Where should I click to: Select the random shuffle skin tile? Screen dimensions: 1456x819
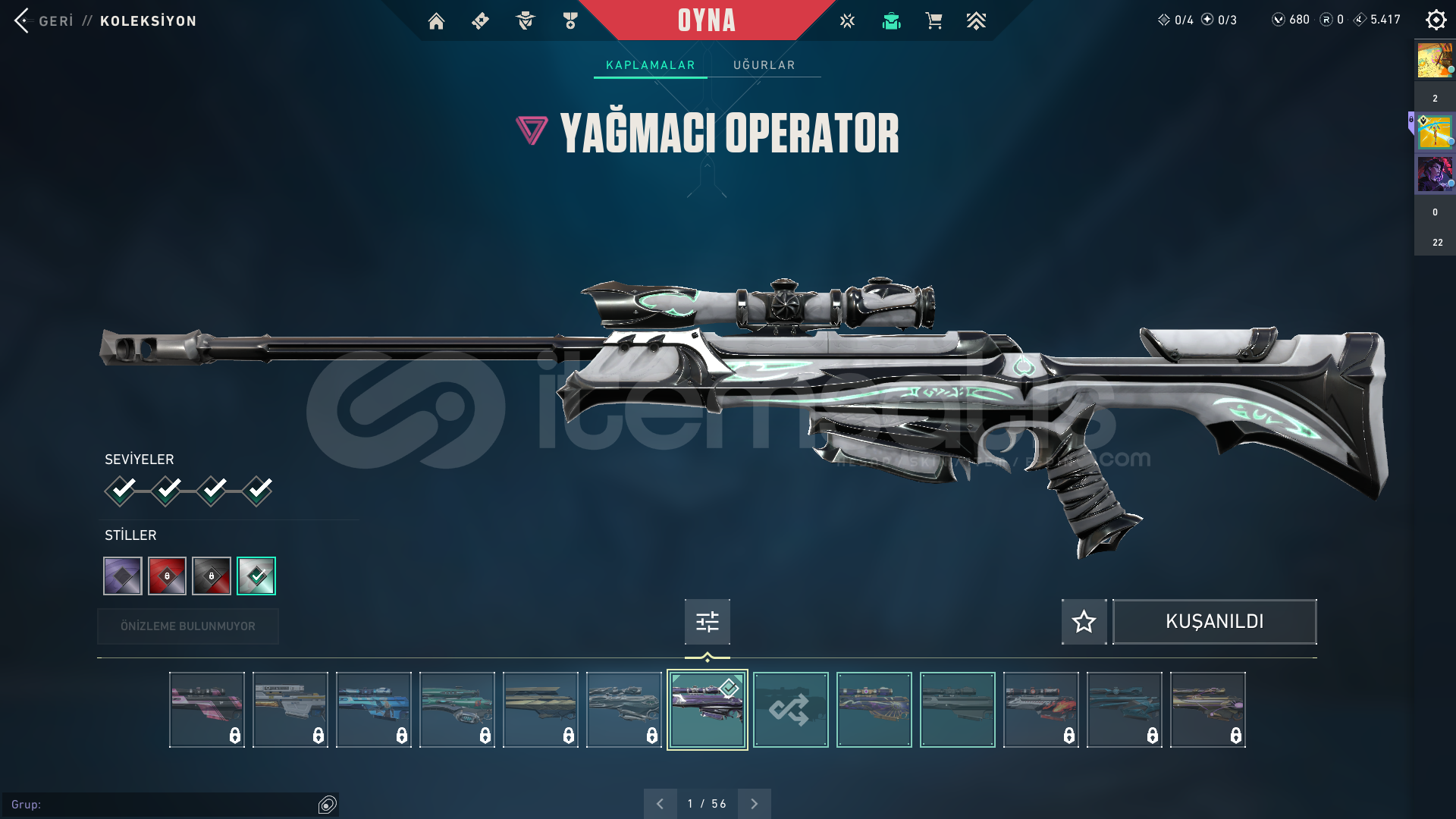point(790,710)
